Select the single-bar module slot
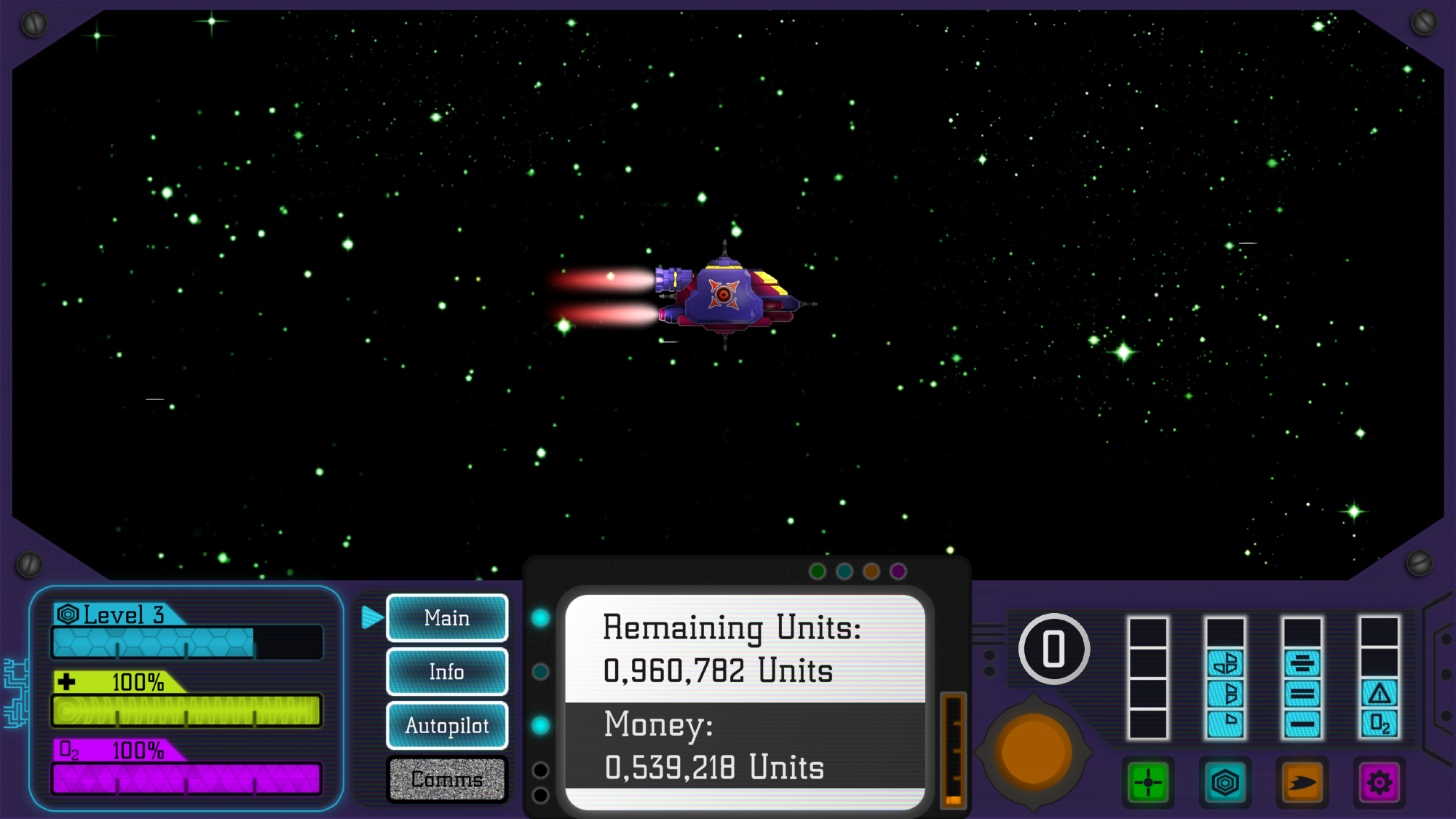This screenshot has width=1456, height=819. click(1302, 724)
